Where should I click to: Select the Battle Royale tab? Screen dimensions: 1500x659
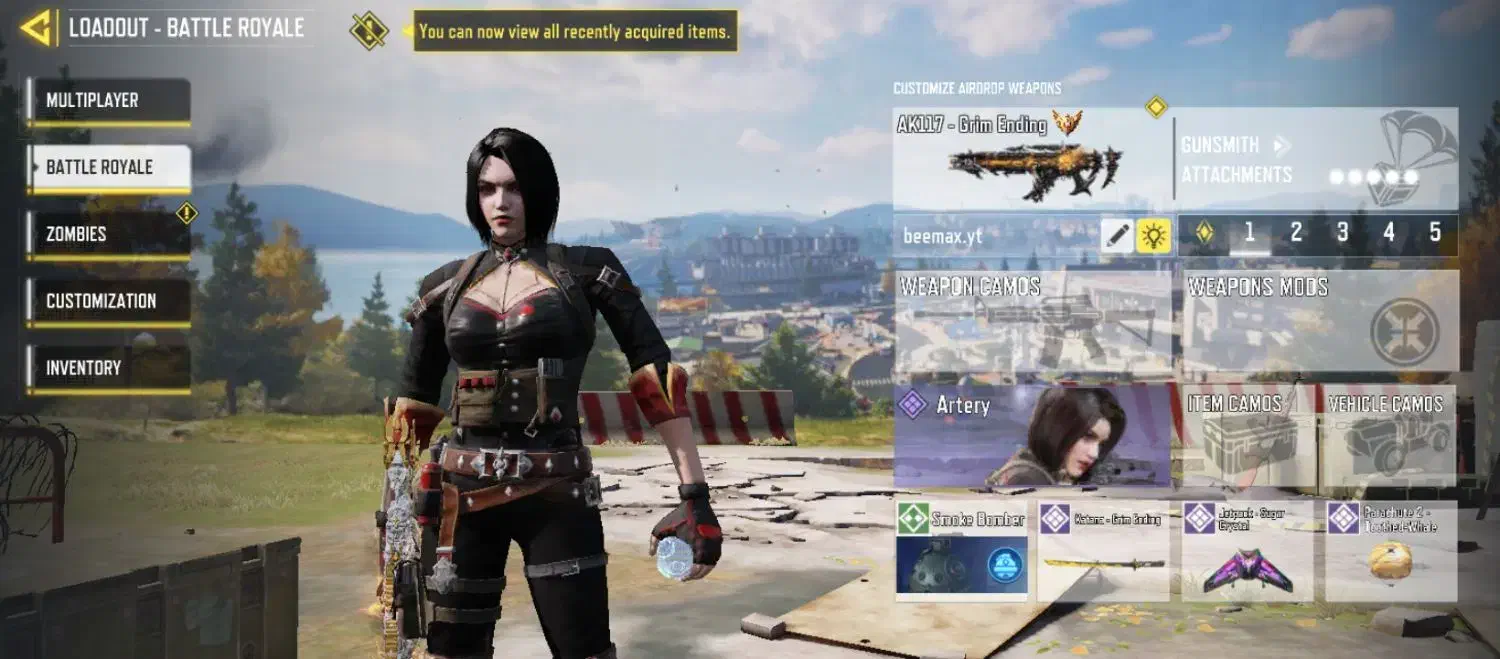click(108, 167)
